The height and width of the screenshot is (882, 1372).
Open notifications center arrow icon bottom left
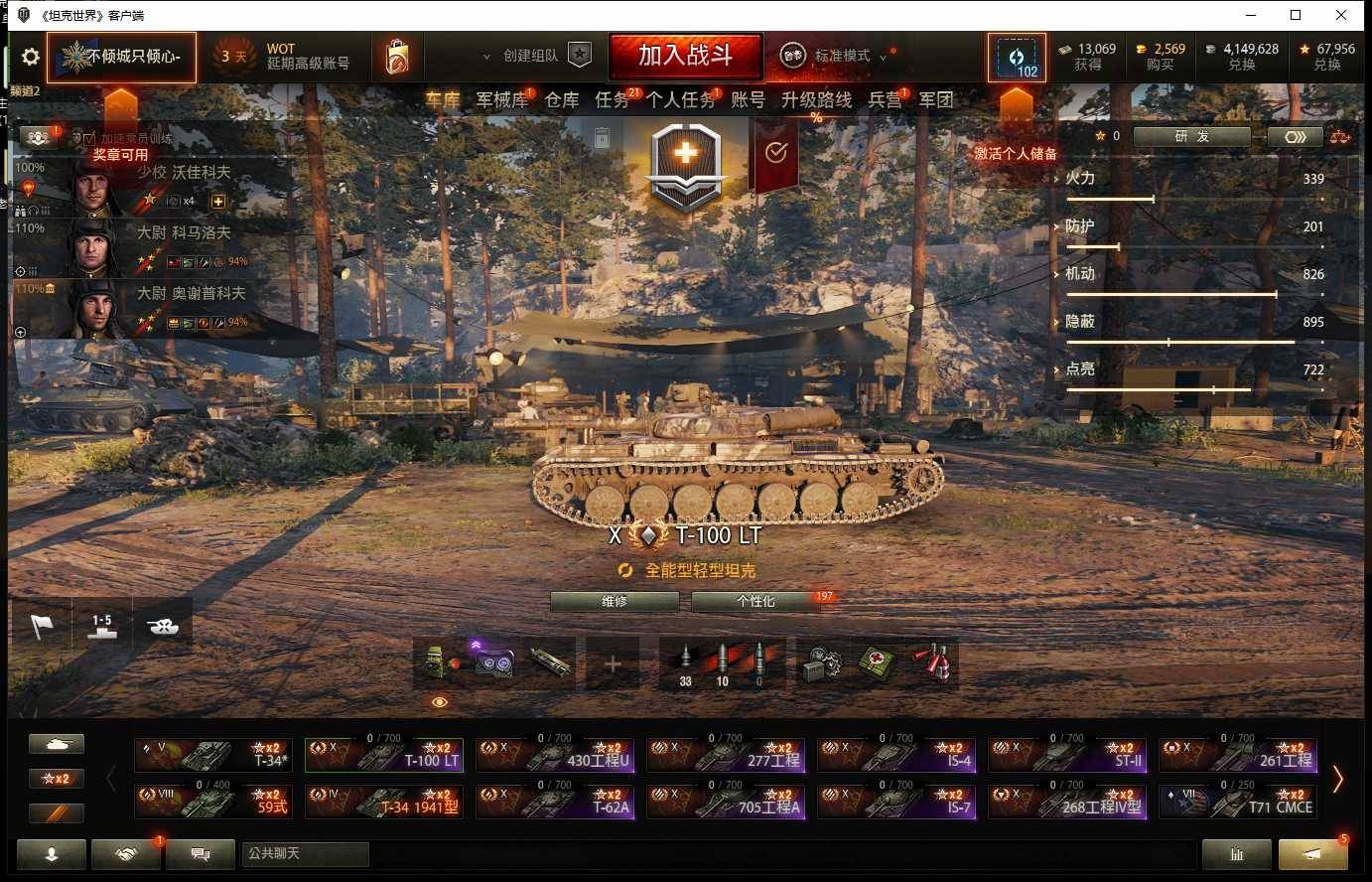[x=51, y=854]
